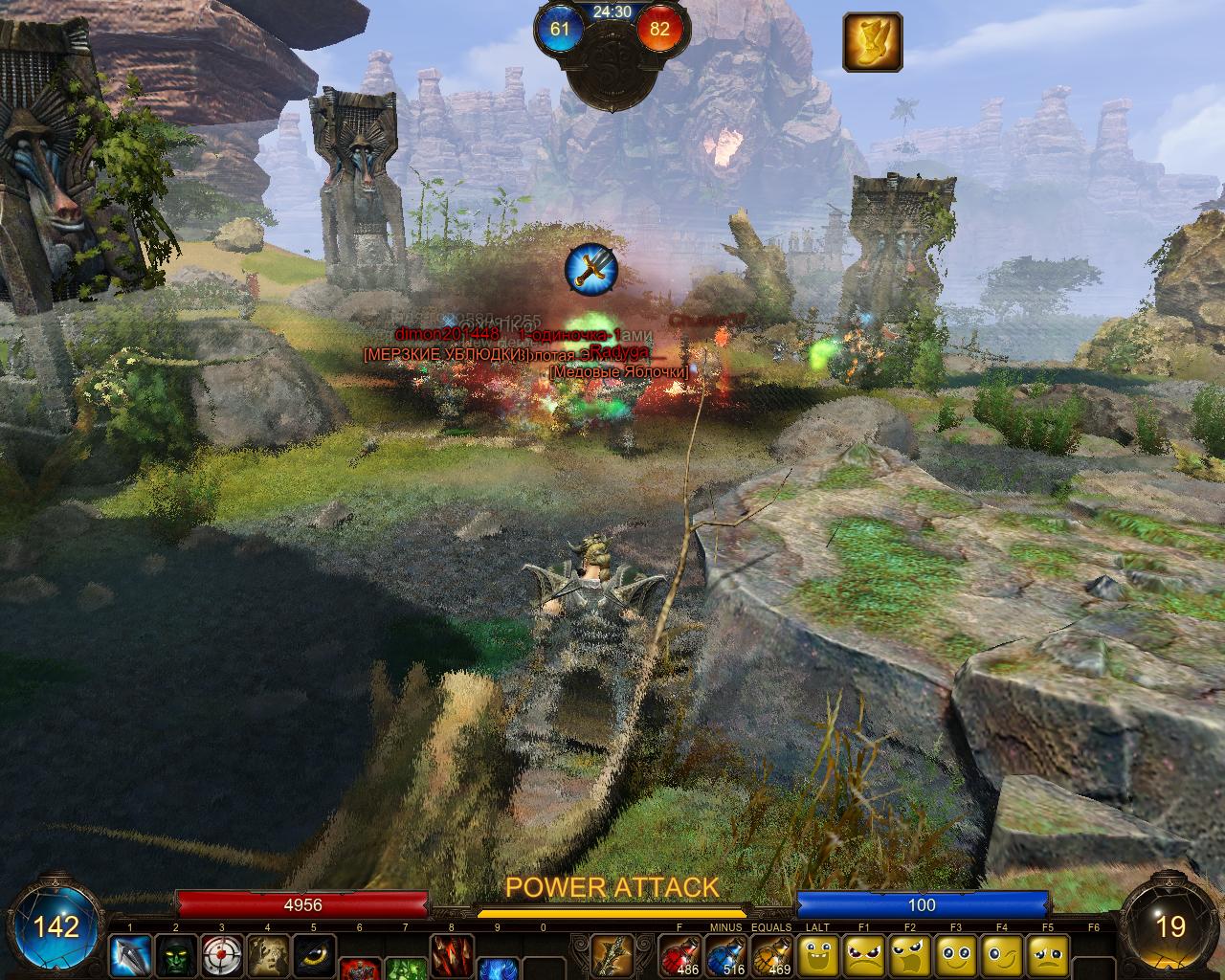
Task: Use the blue mana potion
Action: 725,954
